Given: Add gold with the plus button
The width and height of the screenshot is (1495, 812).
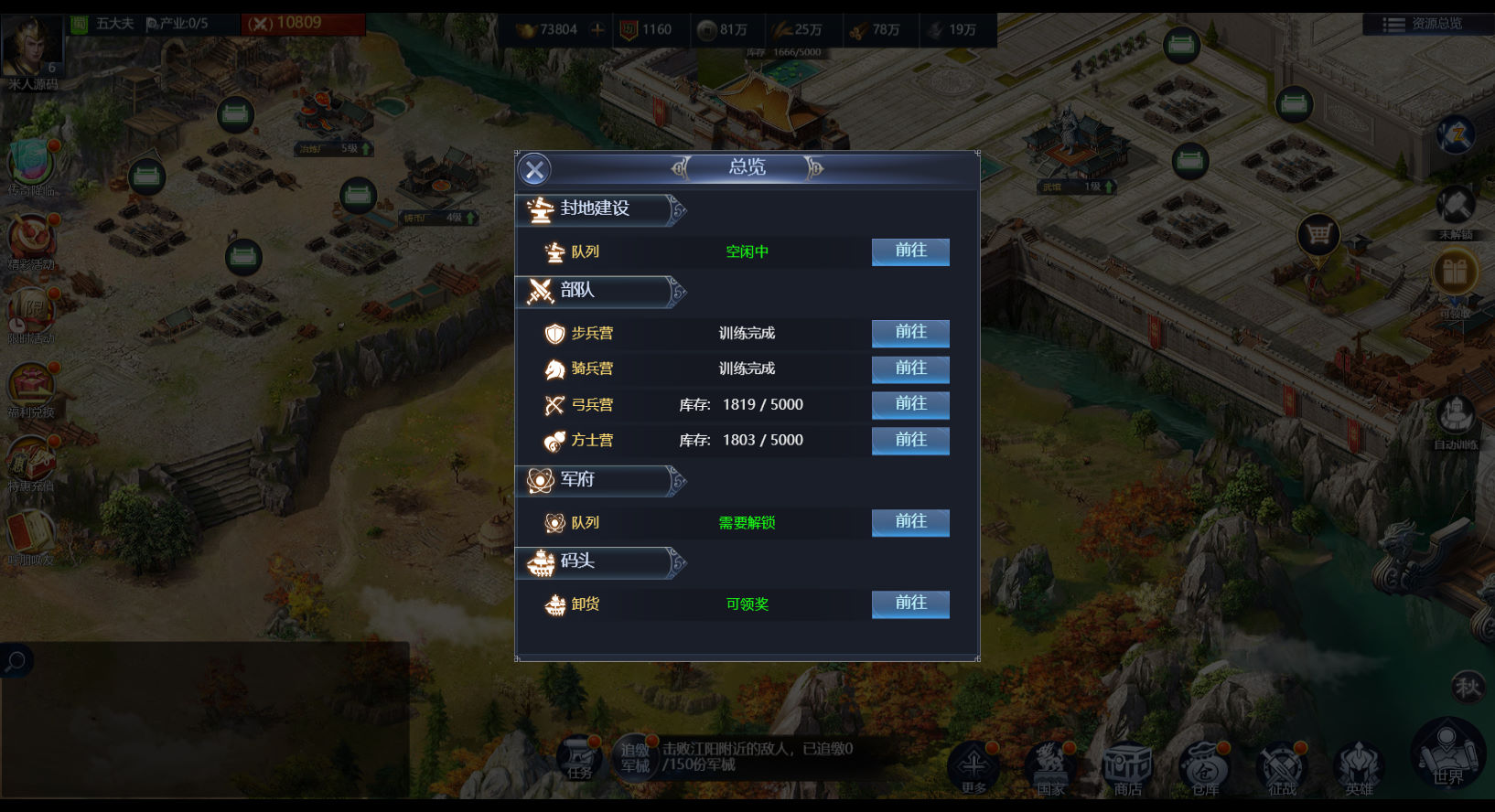Looking at the screenshot, I should (597, 29).
